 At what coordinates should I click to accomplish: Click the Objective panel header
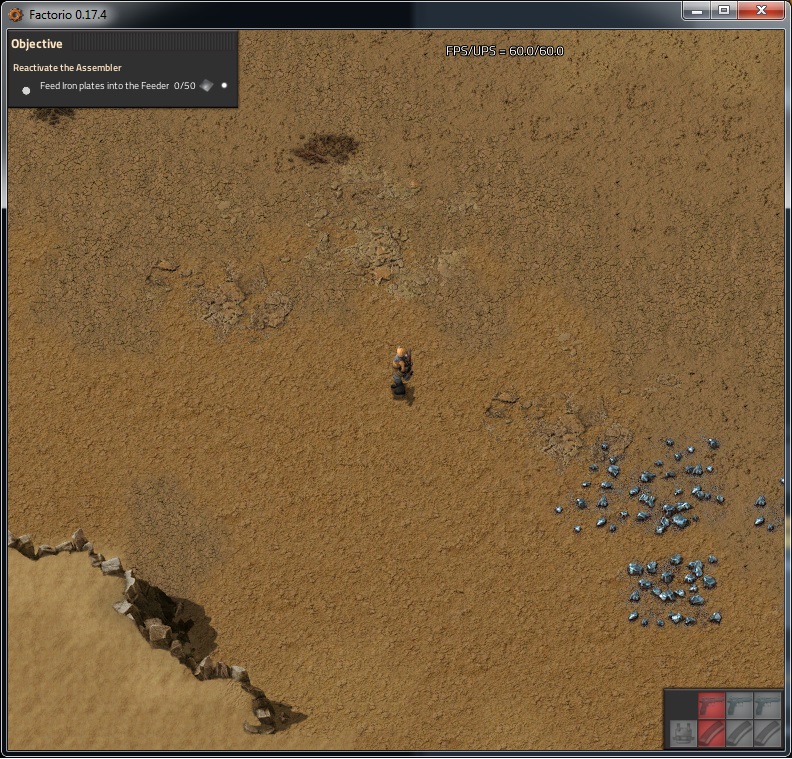click(x=37, y=44)
